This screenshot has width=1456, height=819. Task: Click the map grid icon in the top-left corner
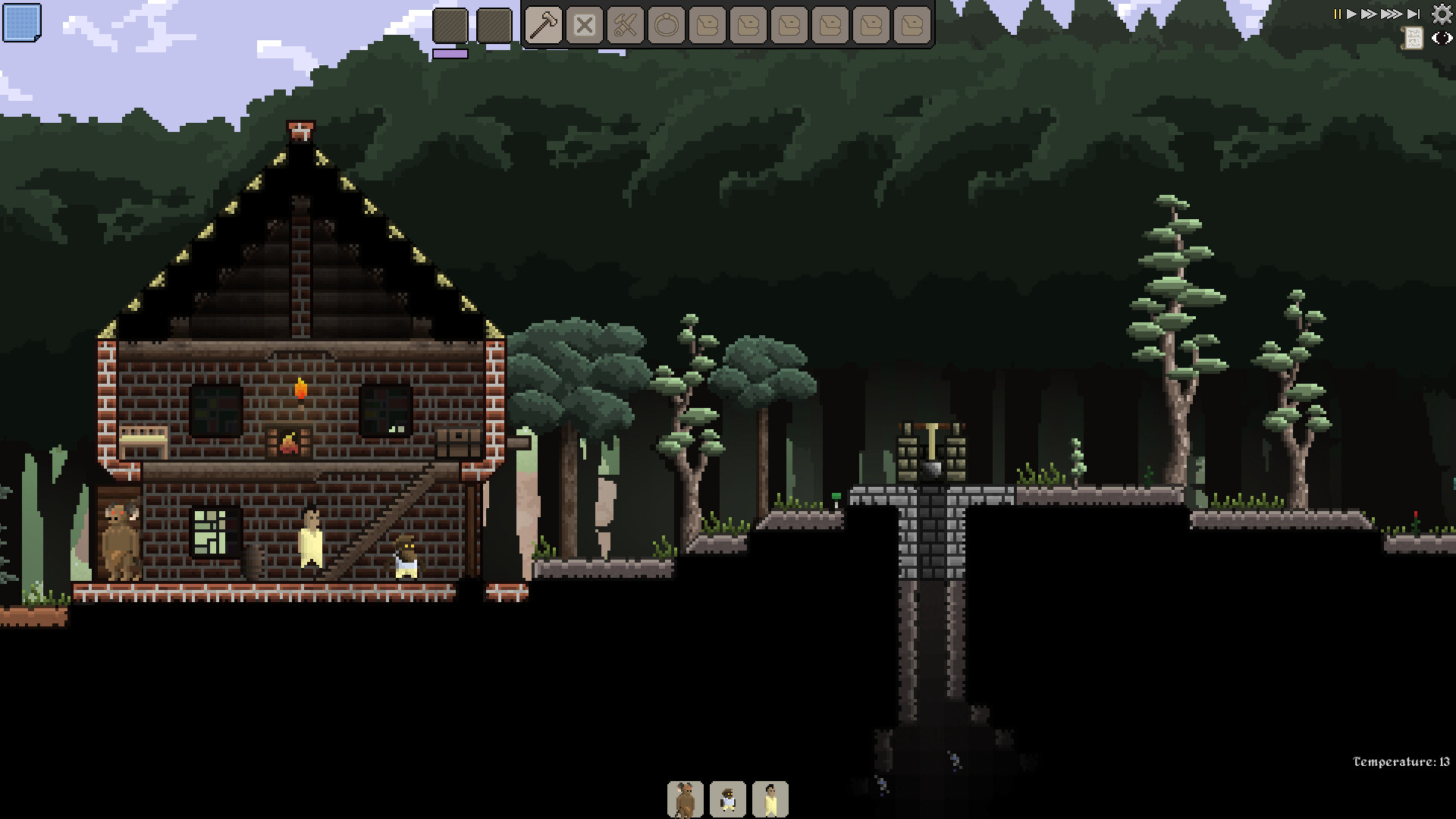(x=23, y=23)
